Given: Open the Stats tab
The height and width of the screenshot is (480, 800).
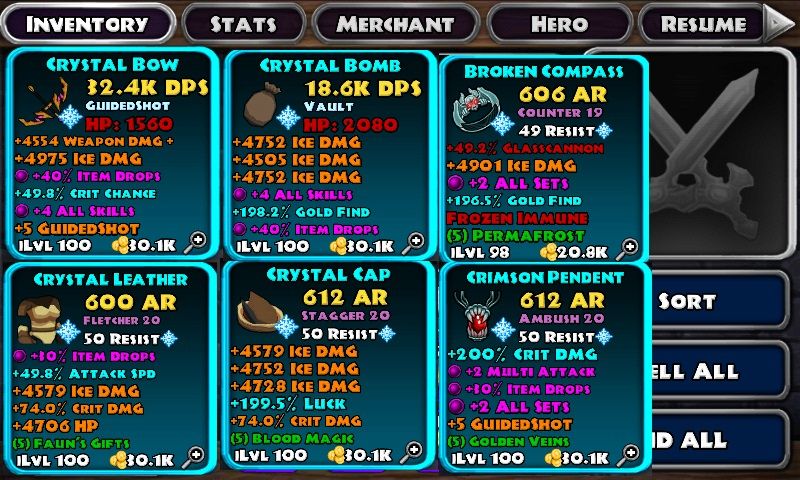Looking at the screenshot, I should 243,24.
